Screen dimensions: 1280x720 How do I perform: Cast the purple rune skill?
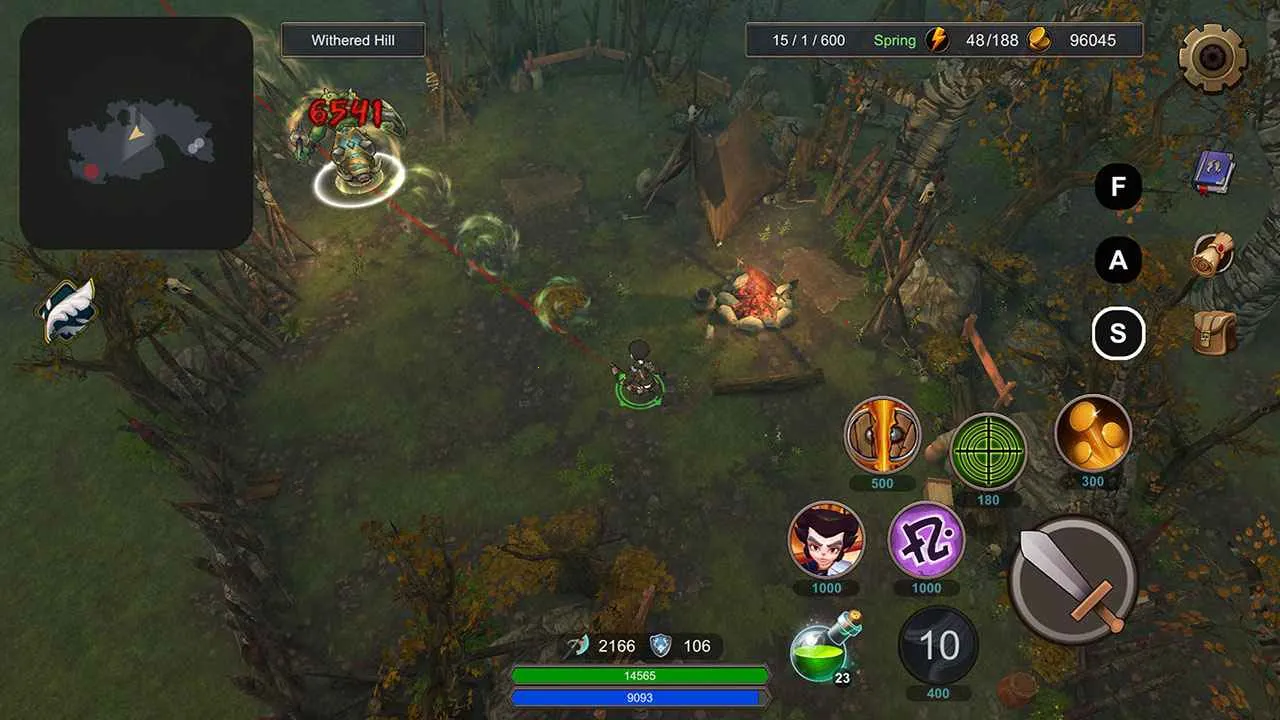pos(926,540)
